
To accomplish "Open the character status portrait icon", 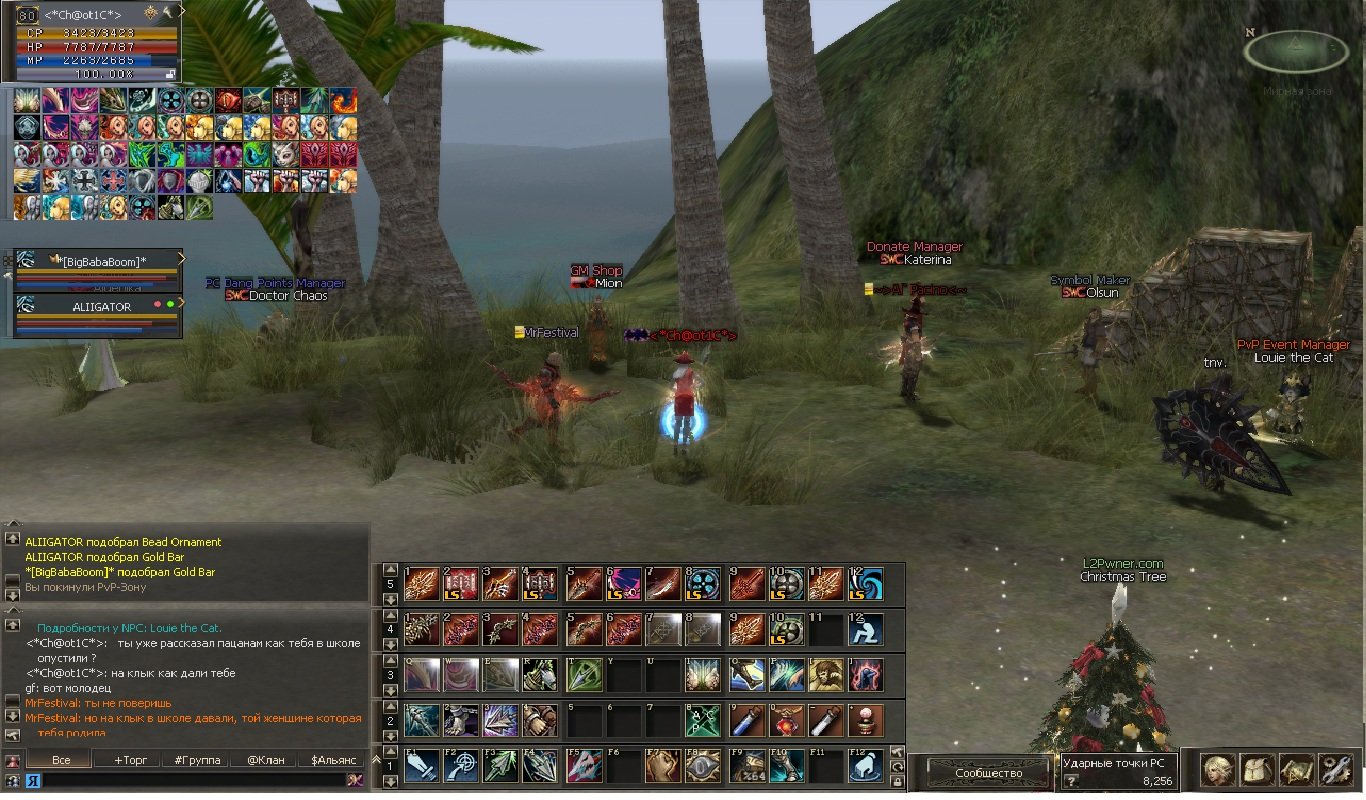I will click(1216, 769).
